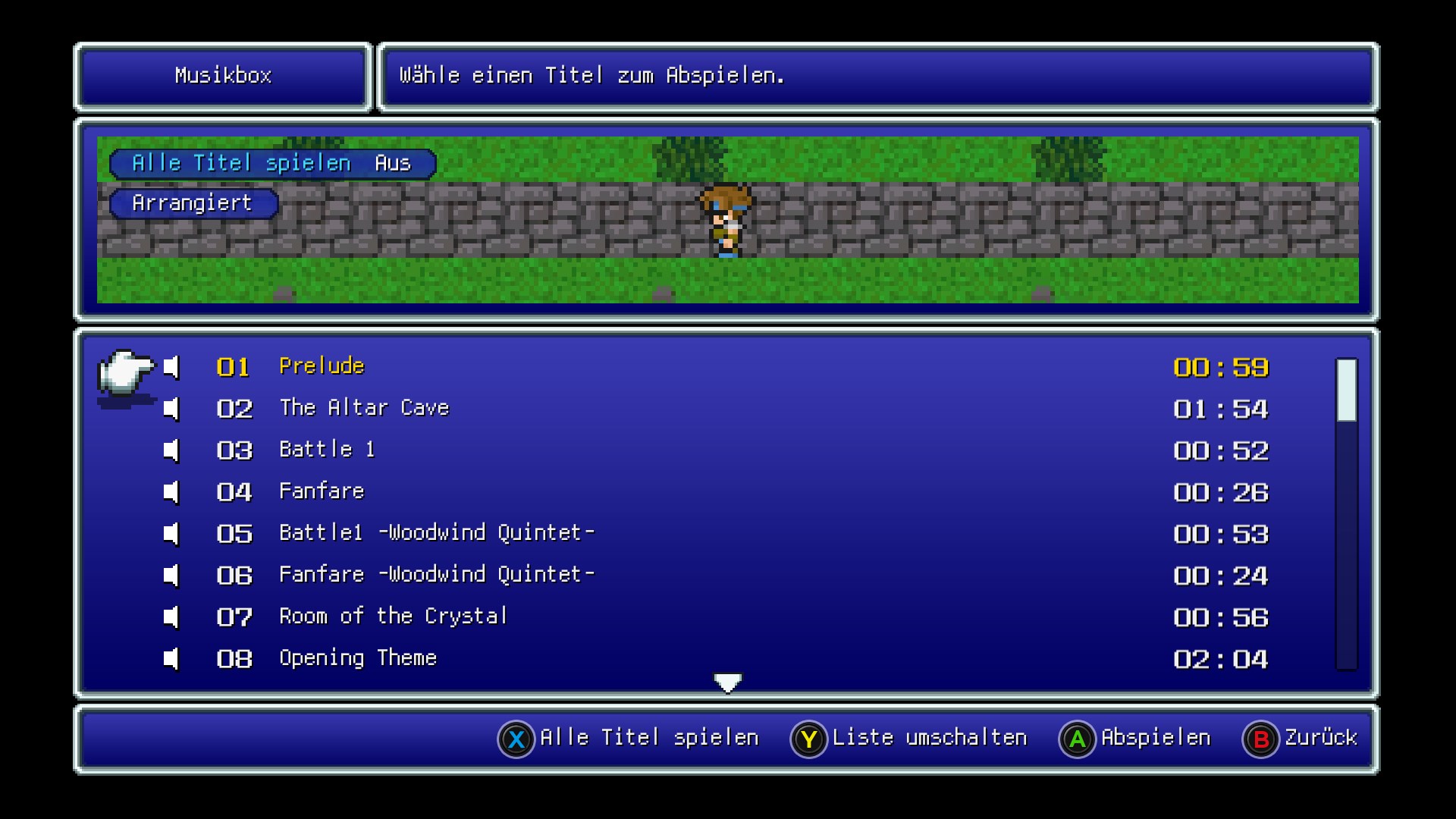Click the down arrow below the track list
Image resolution: width=1456 pixels, height=819 pixels.
tap(728, 683)
